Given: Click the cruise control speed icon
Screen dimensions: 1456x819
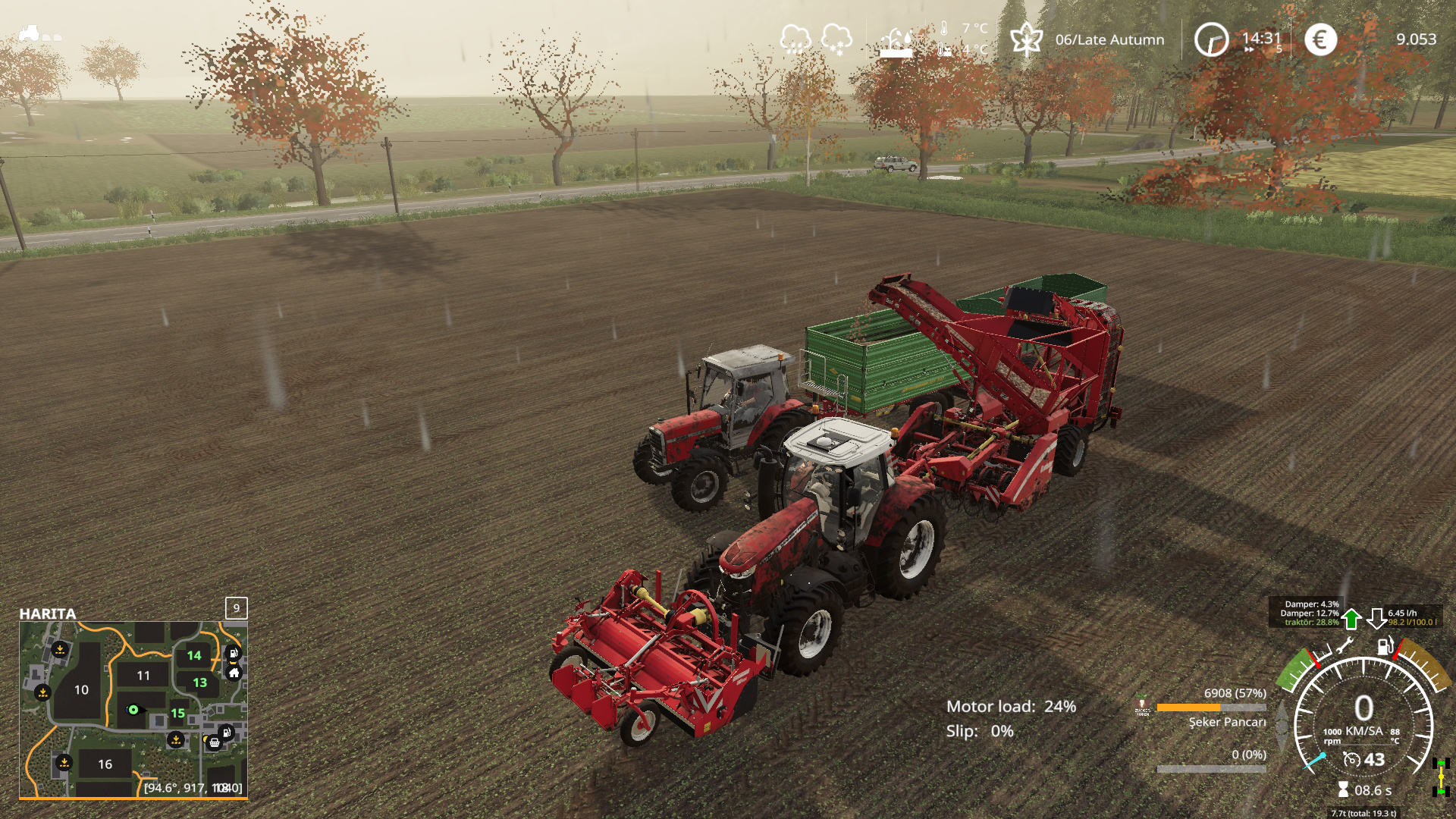Looking at the screenshot, I should [1351, 759].
